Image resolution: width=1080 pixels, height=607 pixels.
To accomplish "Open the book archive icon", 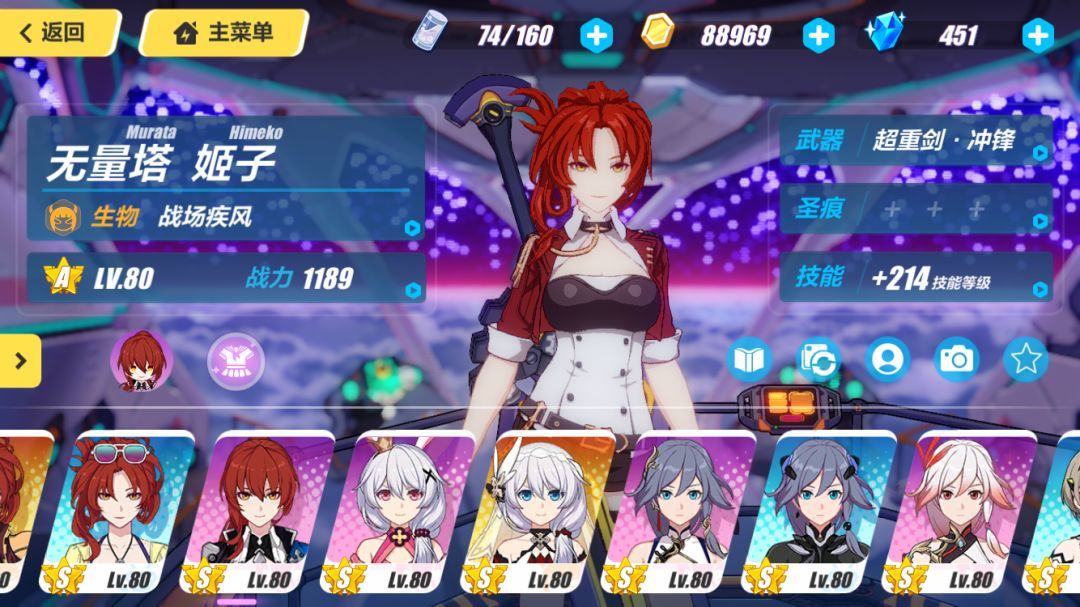I will point(750,359).
